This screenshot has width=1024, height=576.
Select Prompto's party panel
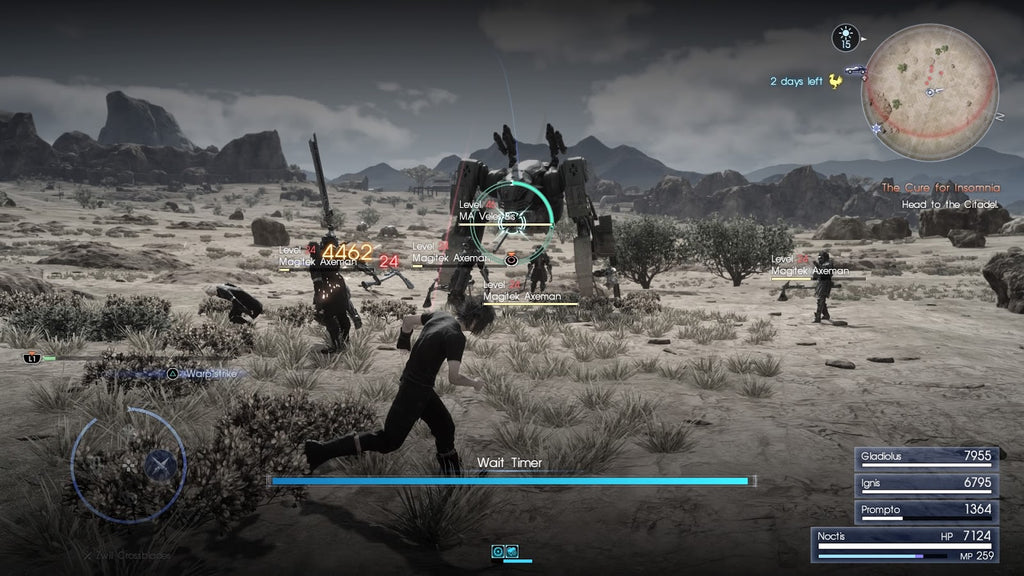925,510
